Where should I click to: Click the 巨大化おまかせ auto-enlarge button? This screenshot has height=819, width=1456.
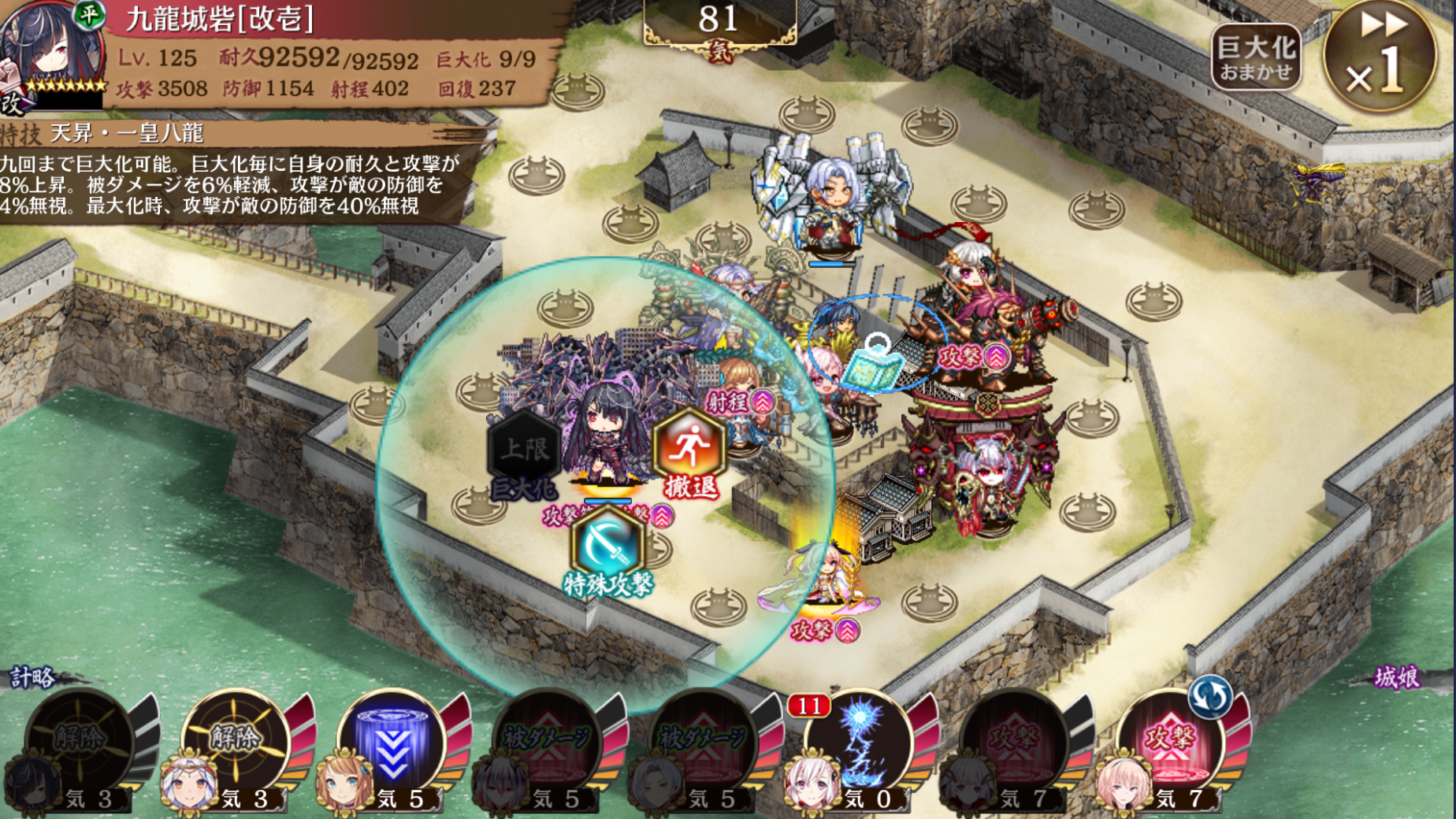[1255, 57]
